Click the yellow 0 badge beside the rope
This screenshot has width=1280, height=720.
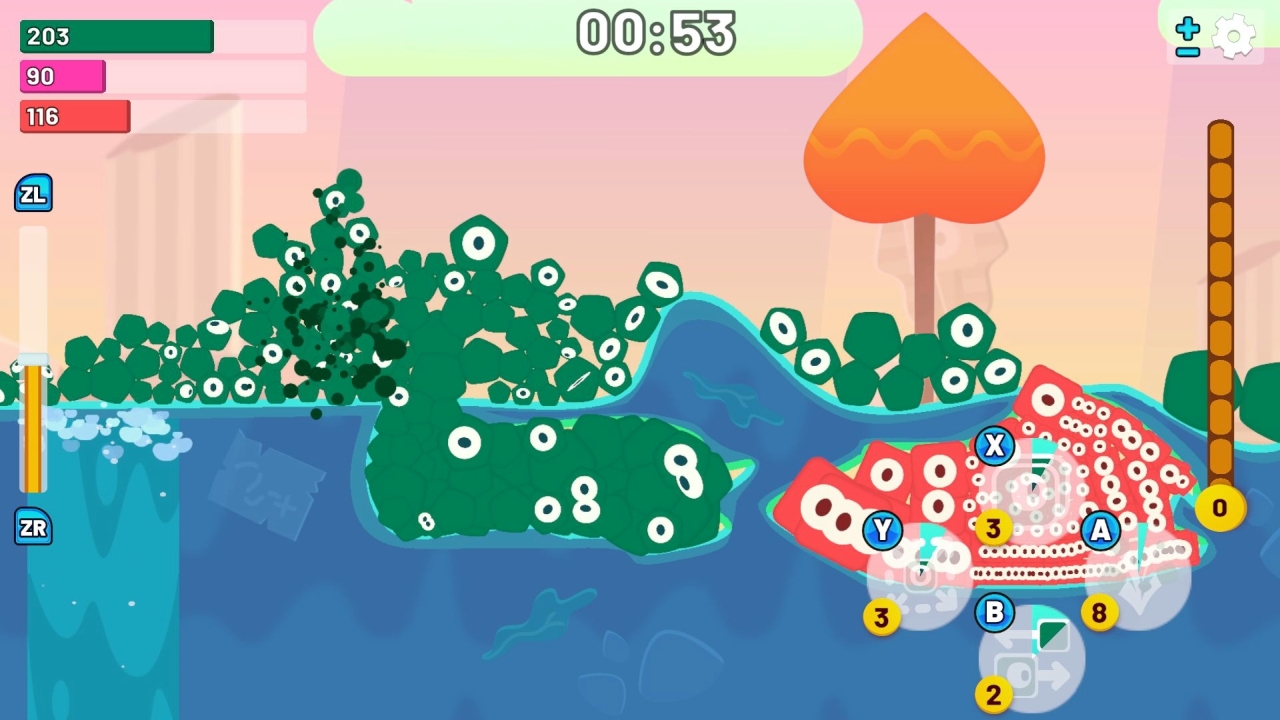pos(1218,507)
